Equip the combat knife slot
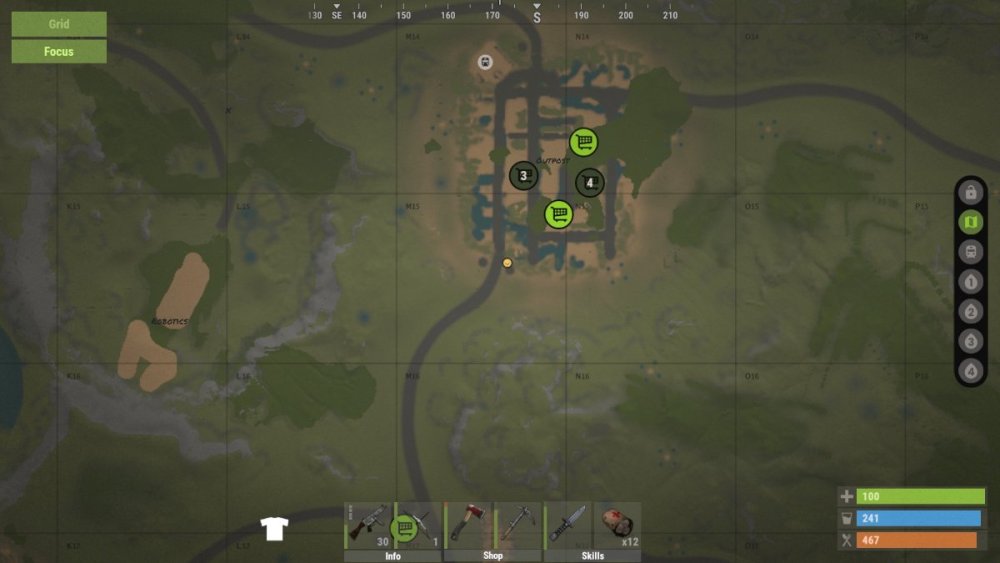The width and height of the screenshot is (1000, 563). click(567, 524)
